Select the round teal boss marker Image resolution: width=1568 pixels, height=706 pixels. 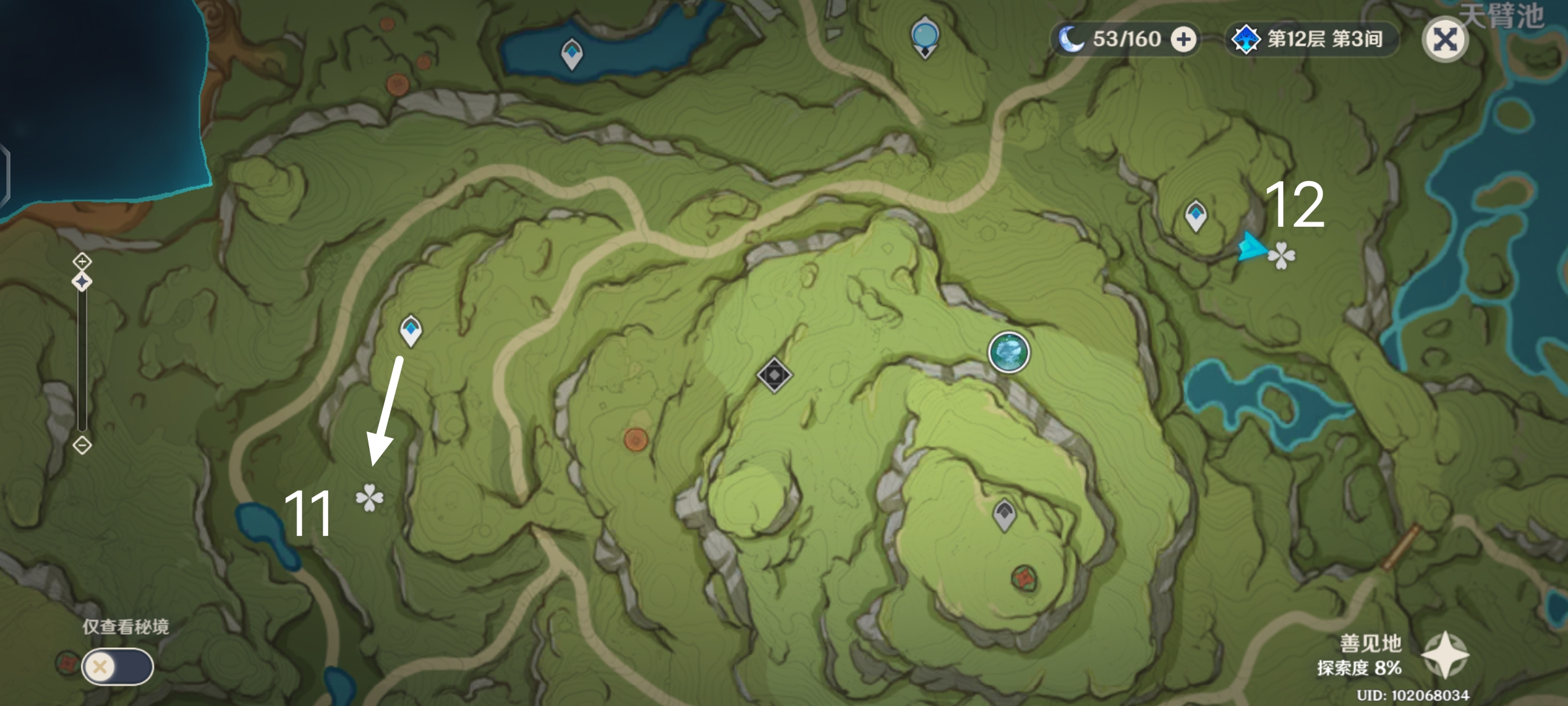pyautogui.click(x=1009, y=352)
